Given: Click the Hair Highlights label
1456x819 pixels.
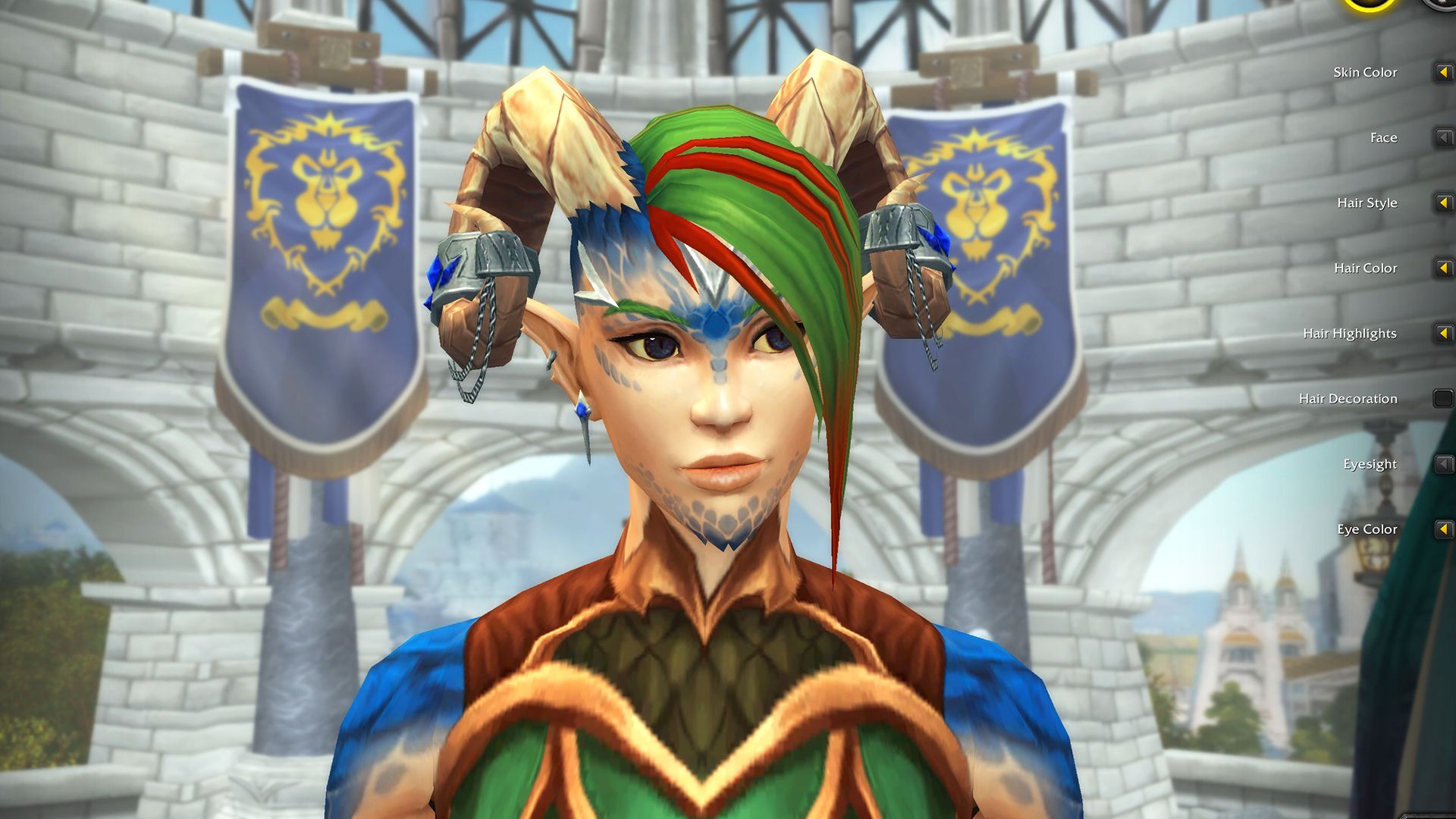Looking at the screenshot, I should (1350, 332).
